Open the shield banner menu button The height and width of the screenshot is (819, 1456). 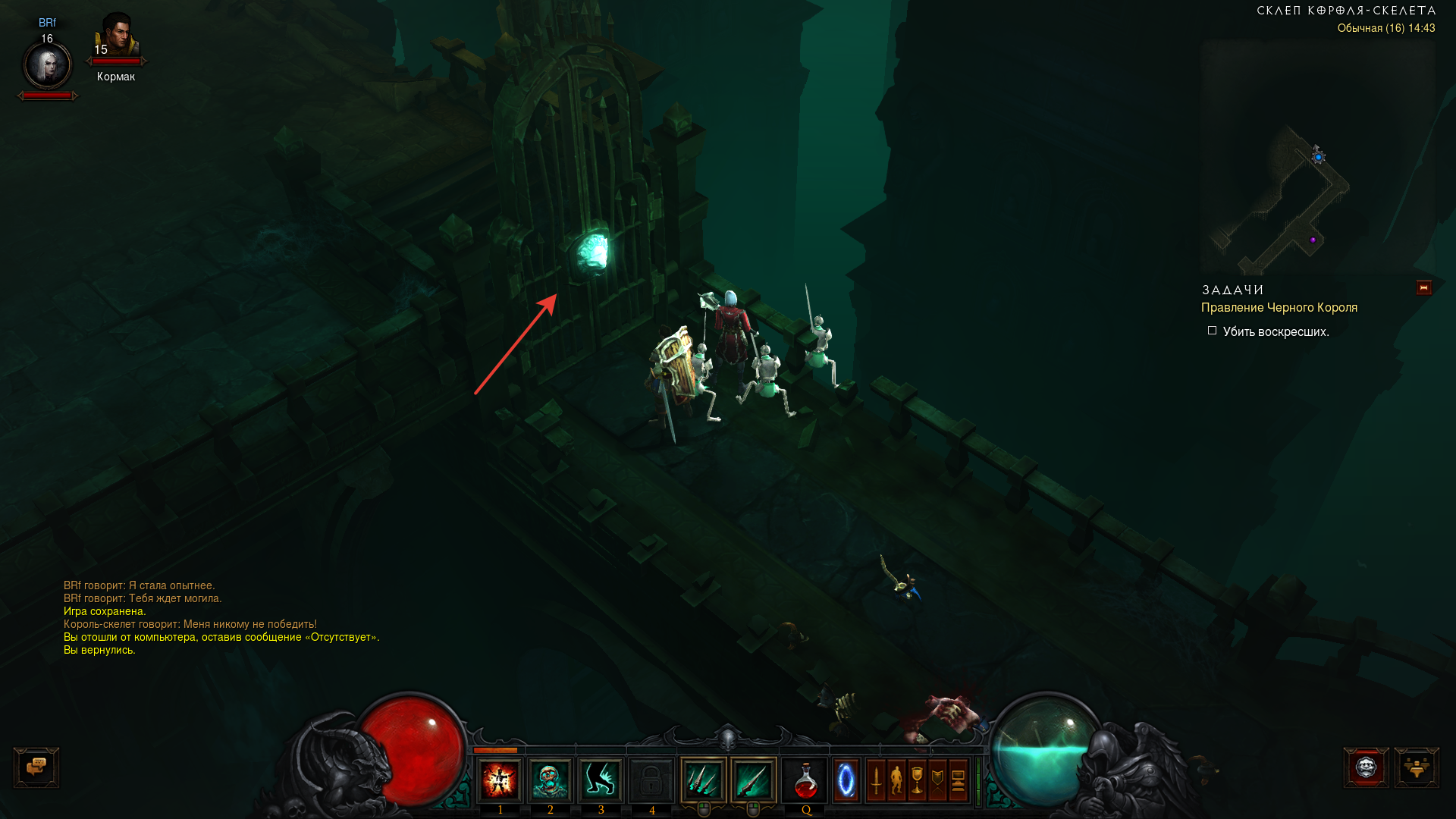[938, 780]
